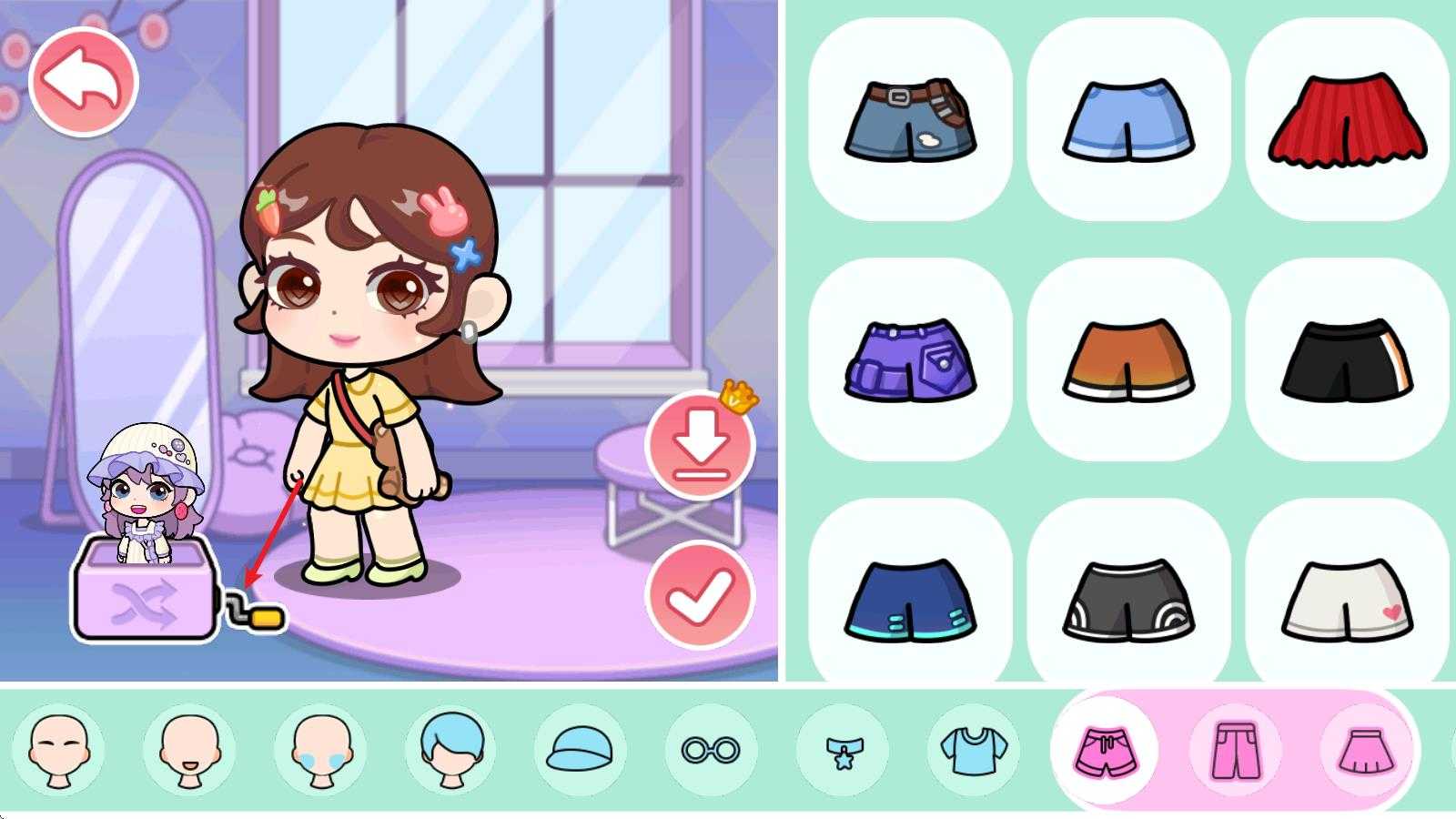
Task: Pick the navy shorts with teal trim
Action: [x=910, y=601]
